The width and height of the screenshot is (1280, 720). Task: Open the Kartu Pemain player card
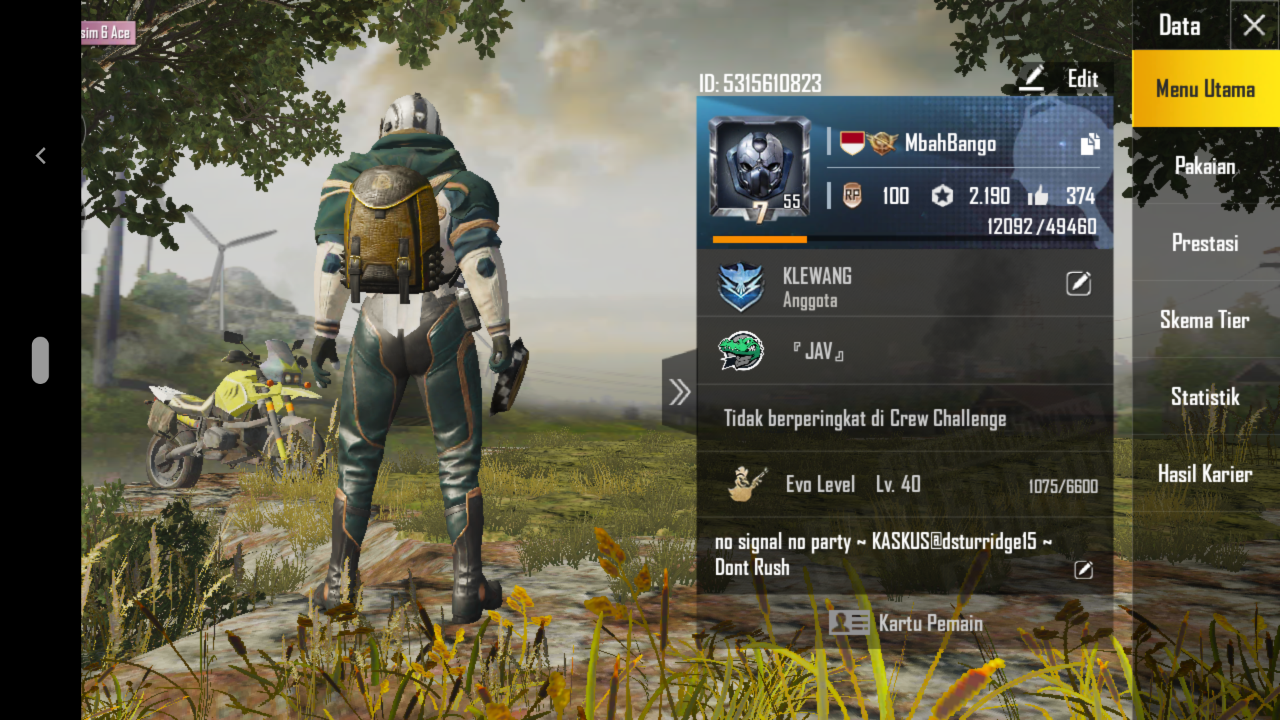click(906, 623)
